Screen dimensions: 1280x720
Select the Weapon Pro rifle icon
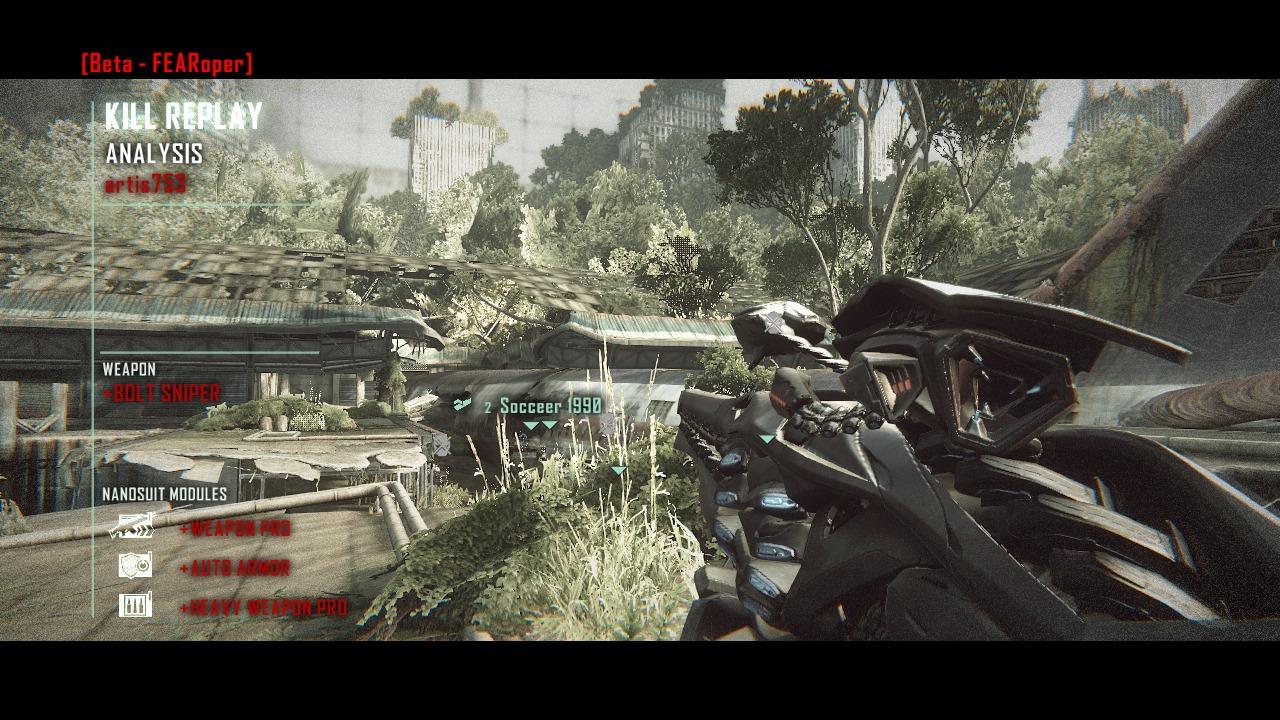132,527
